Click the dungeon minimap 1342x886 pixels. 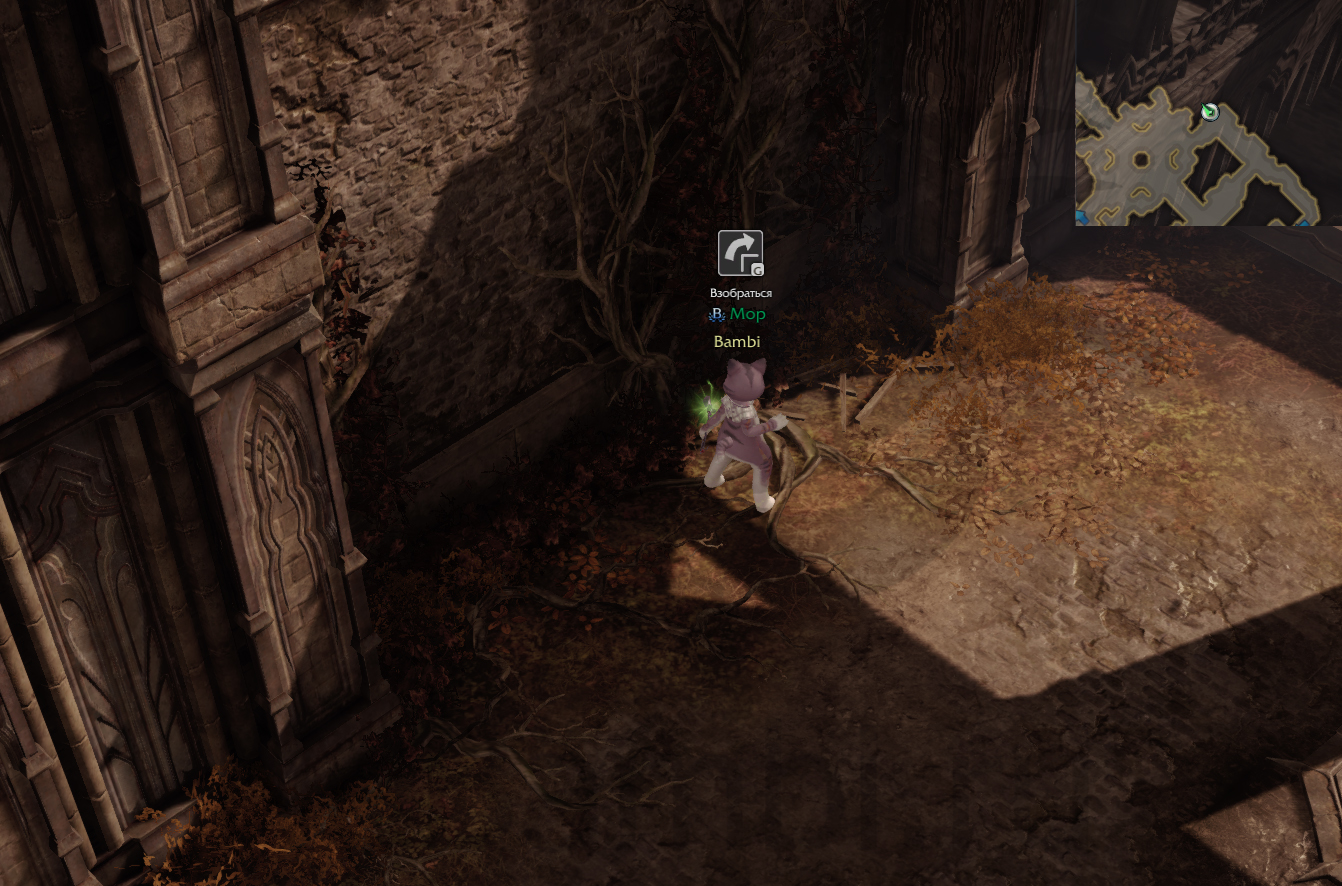pyautogui.click(x=1207, y=113)
